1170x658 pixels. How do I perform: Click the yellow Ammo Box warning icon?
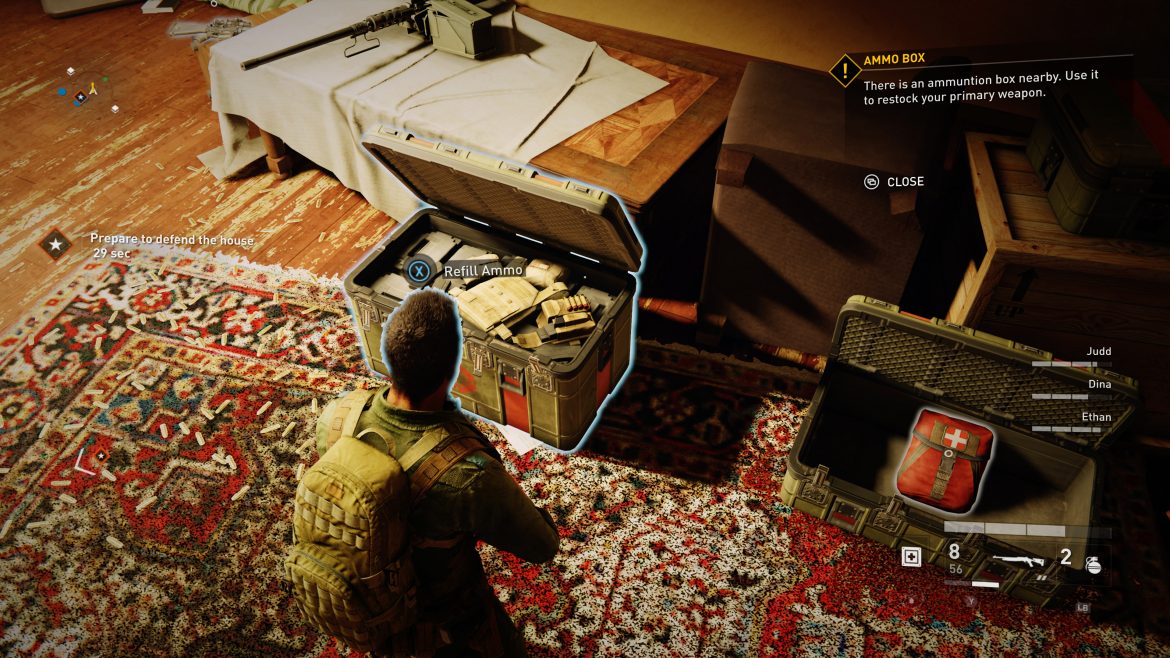click(x=845, y=70)
